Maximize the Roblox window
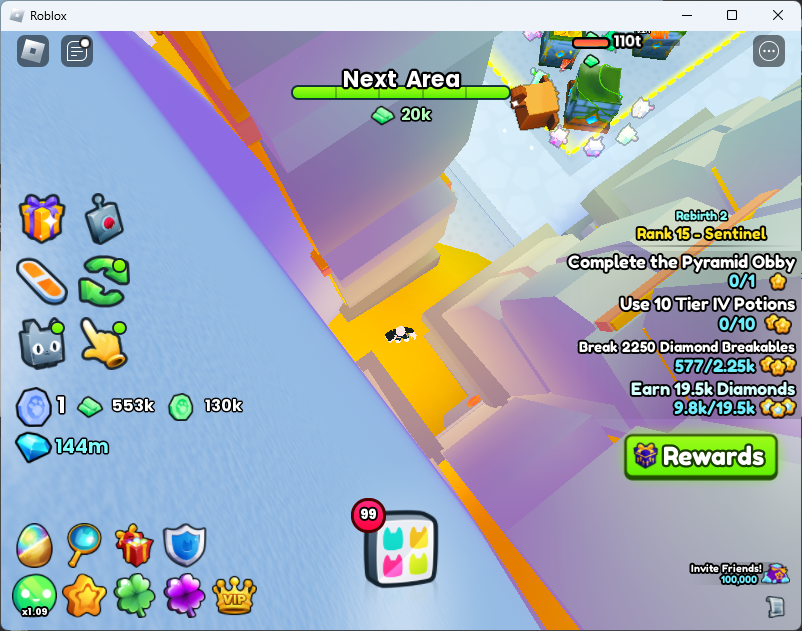 tap(732, 15)
